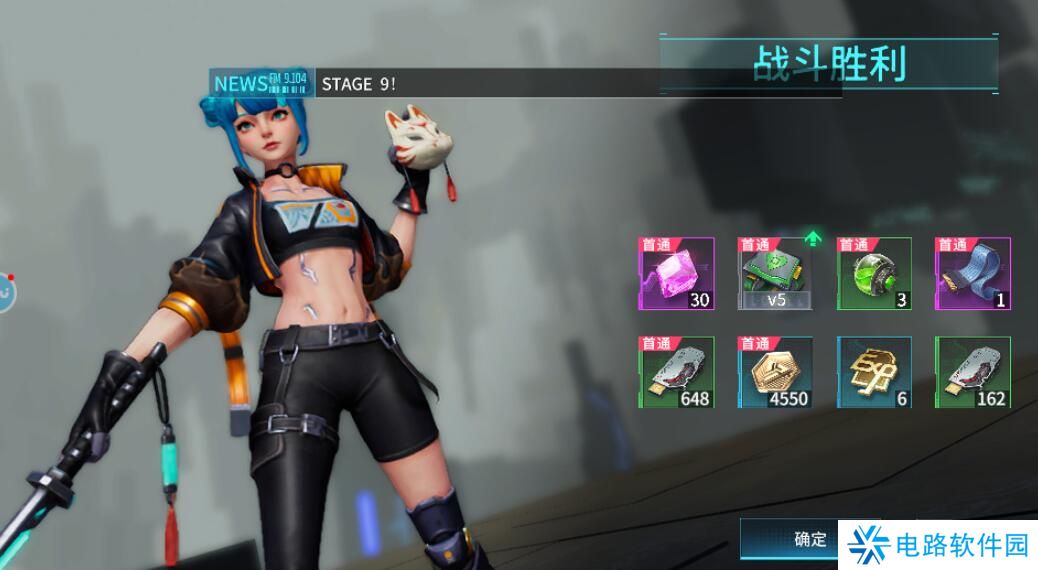Select the USB chip reward showing 648
This screenshot has height=570, width=1038.
[x=677, y=372]
